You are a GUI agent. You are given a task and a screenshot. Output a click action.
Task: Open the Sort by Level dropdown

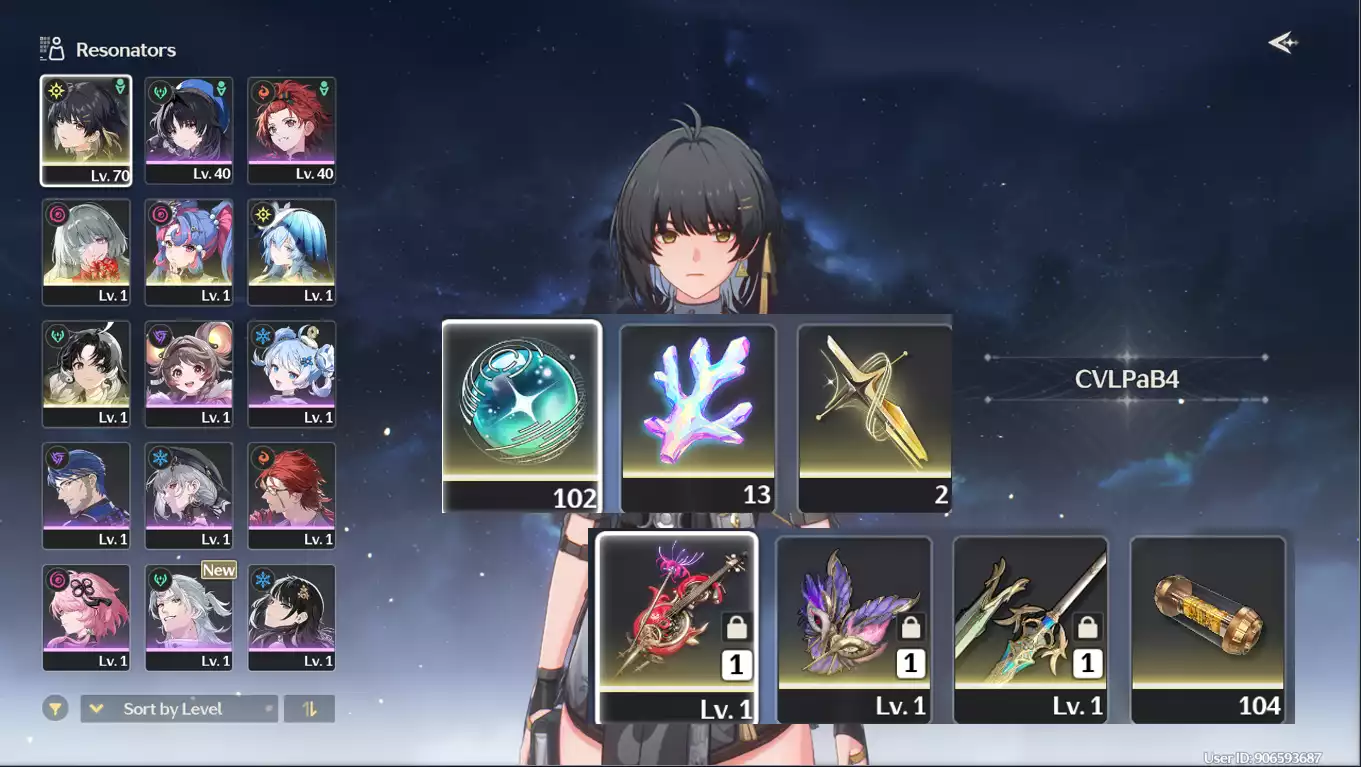(179, 709)
